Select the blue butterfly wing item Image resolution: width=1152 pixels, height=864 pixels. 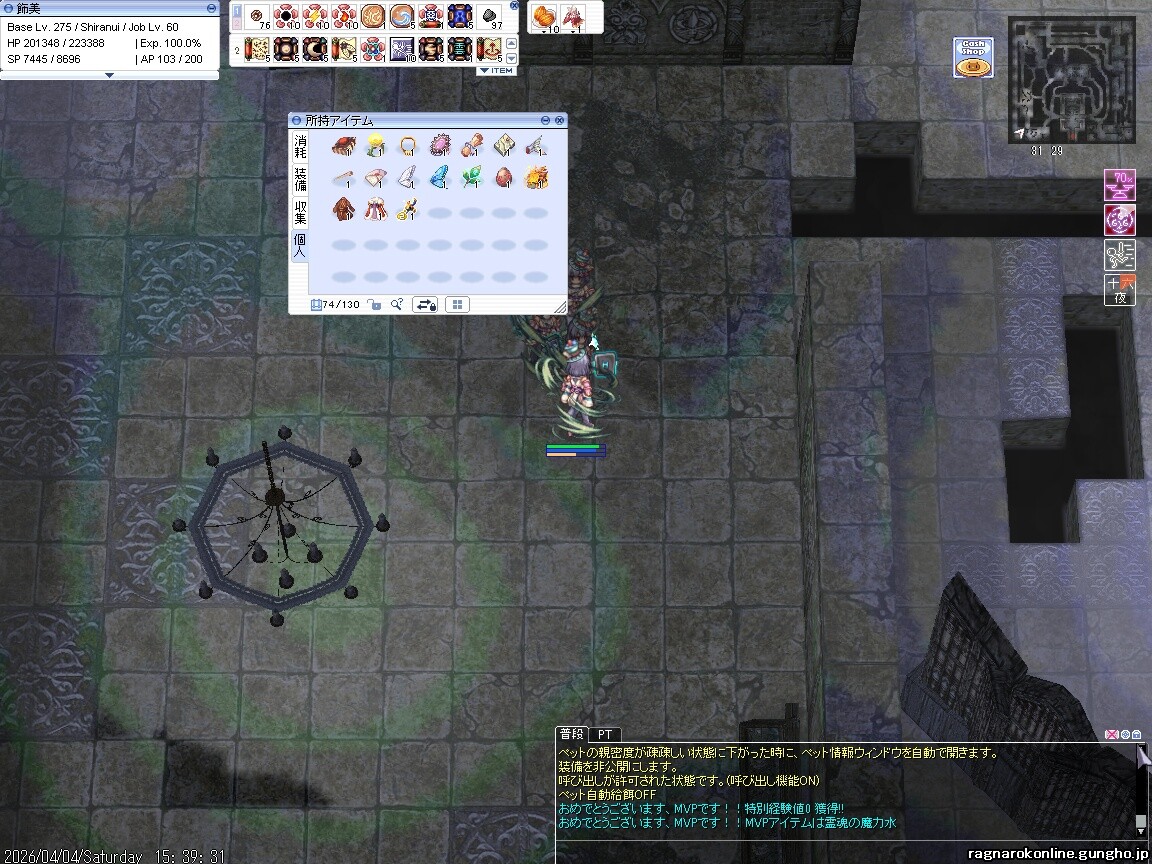click(x=439, y=178)
